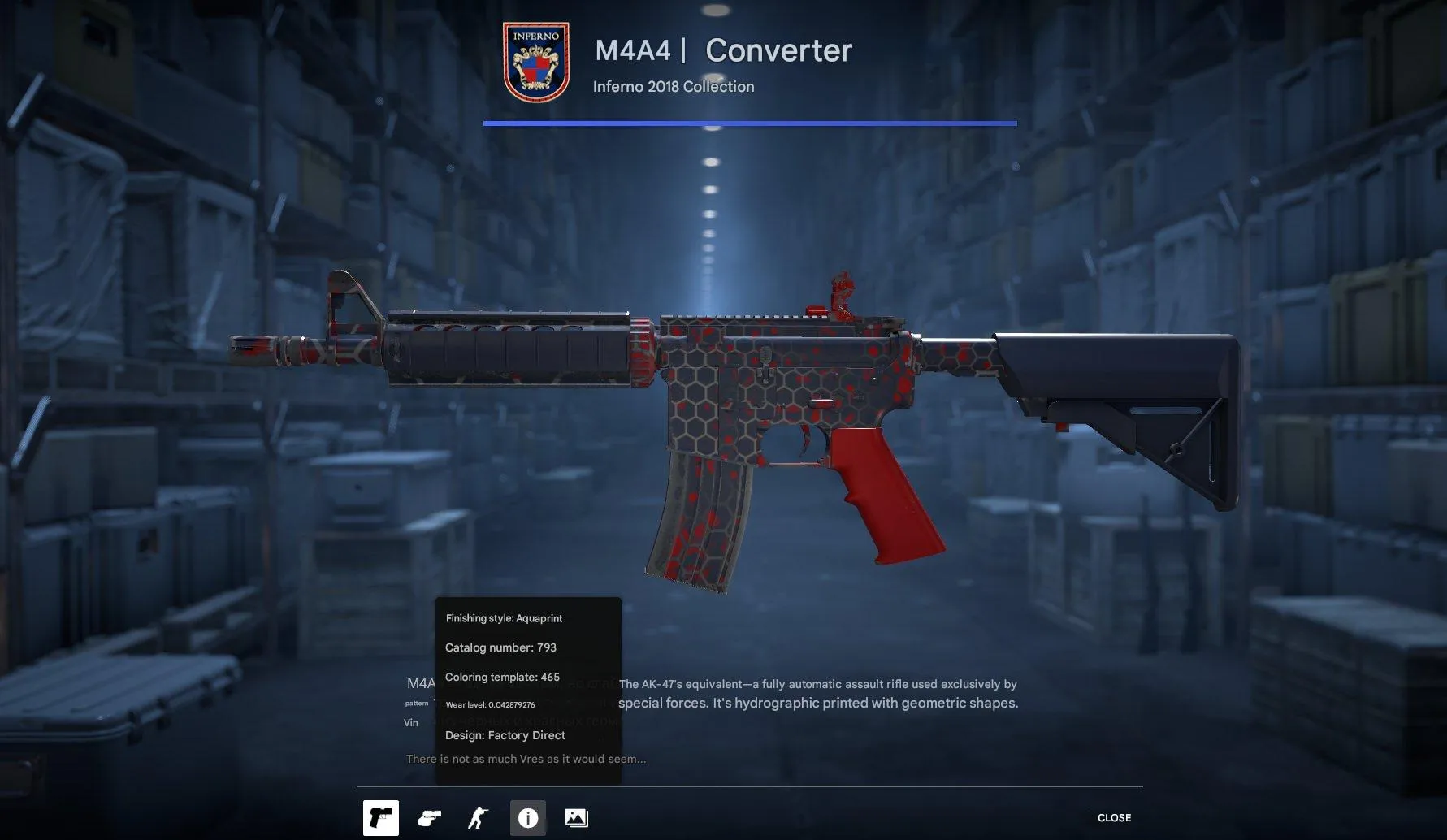Click the Vin label near the description

click(410, 722)
